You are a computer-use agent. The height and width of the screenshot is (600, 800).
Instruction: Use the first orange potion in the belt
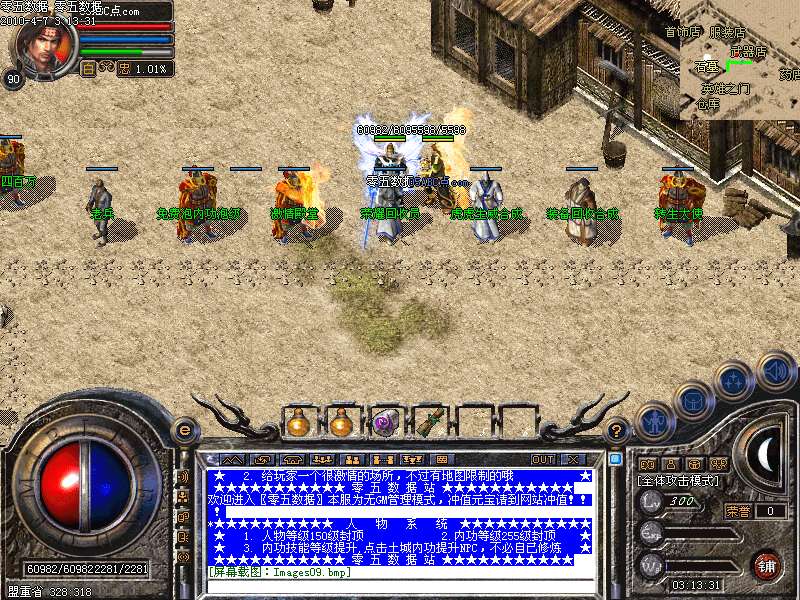(x=298, y=423)
